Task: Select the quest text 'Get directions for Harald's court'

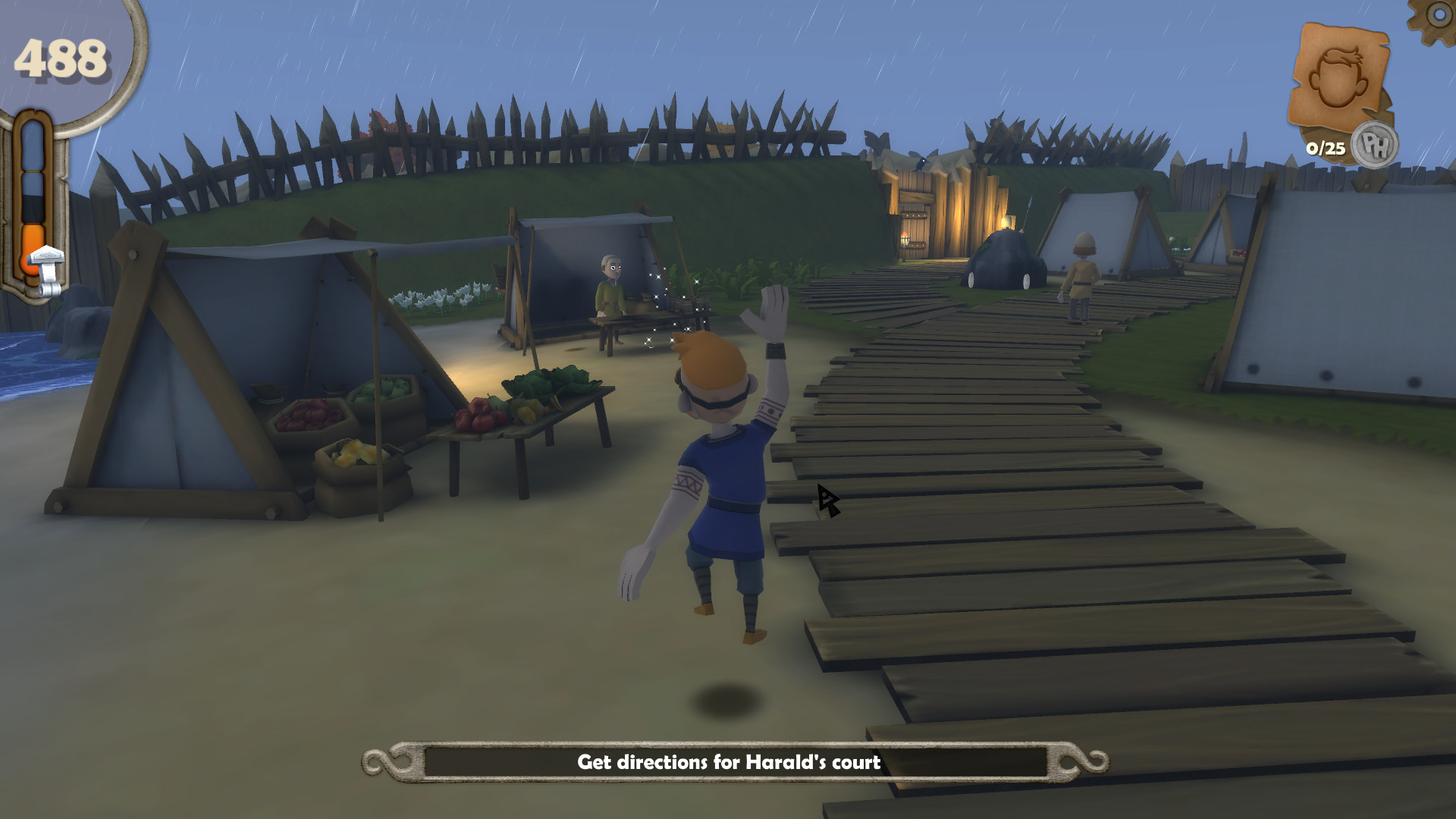Action: [x=730, y=765]
